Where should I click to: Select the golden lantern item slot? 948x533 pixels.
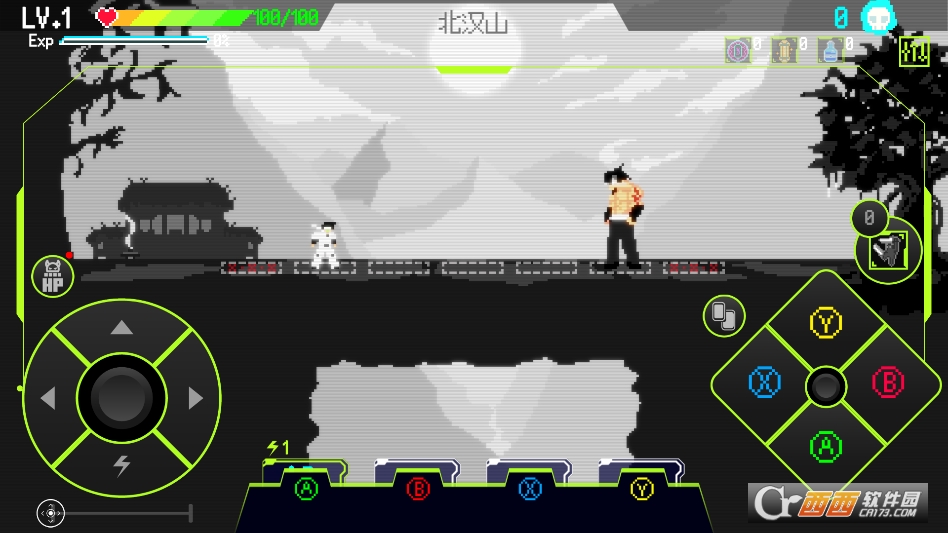click(x=785, y=50)
